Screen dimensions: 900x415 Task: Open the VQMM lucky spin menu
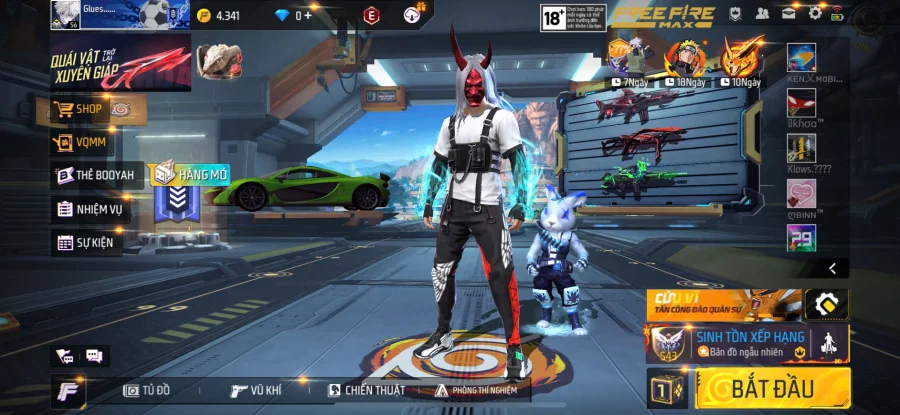85,142
